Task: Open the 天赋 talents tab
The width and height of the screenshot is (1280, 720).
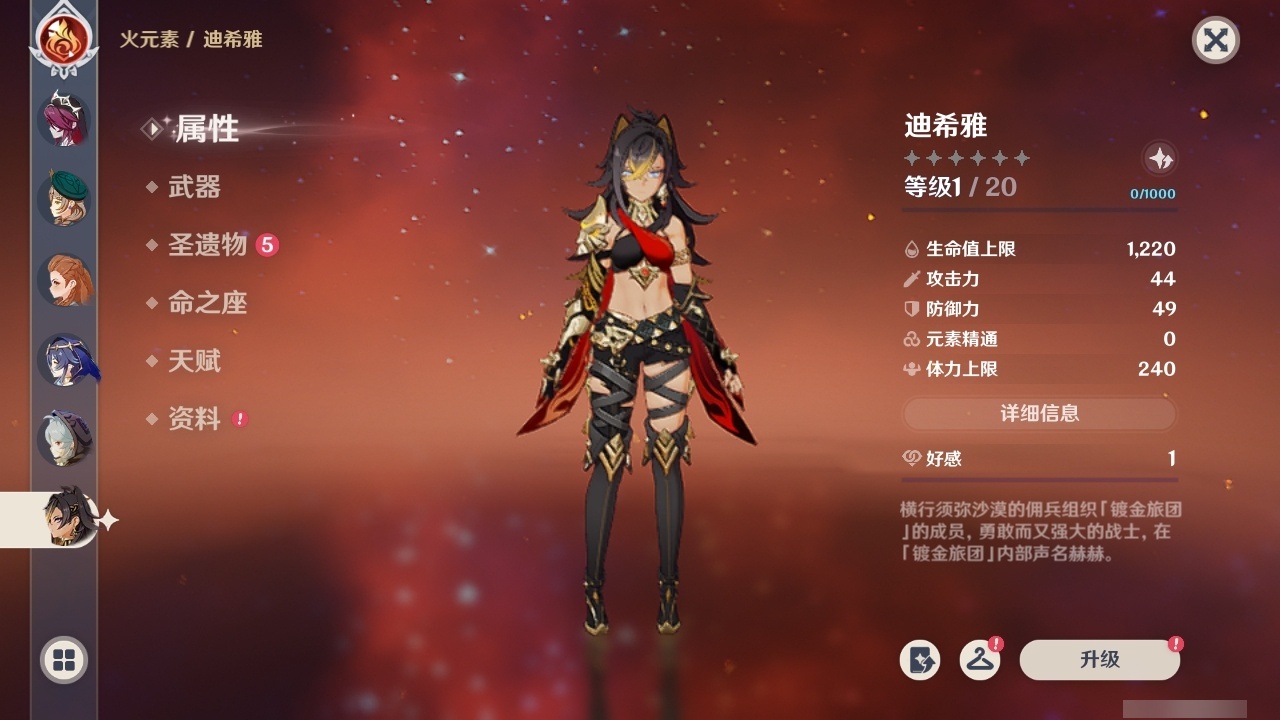Action: 195,361
